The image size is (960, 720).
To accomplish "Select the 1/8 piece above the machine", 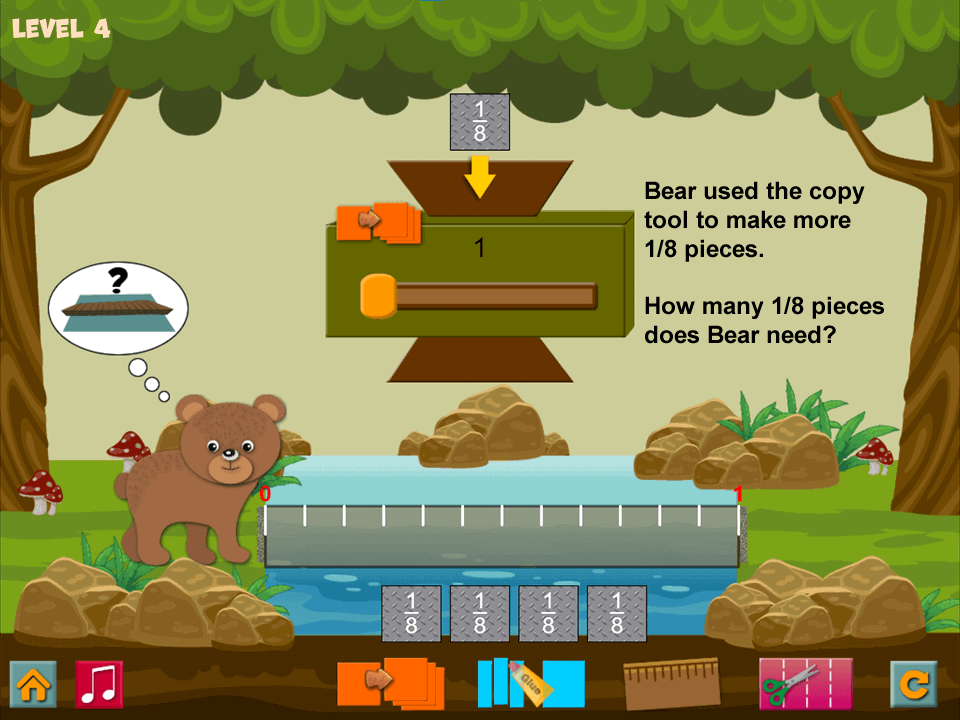I will pos(480,122).
